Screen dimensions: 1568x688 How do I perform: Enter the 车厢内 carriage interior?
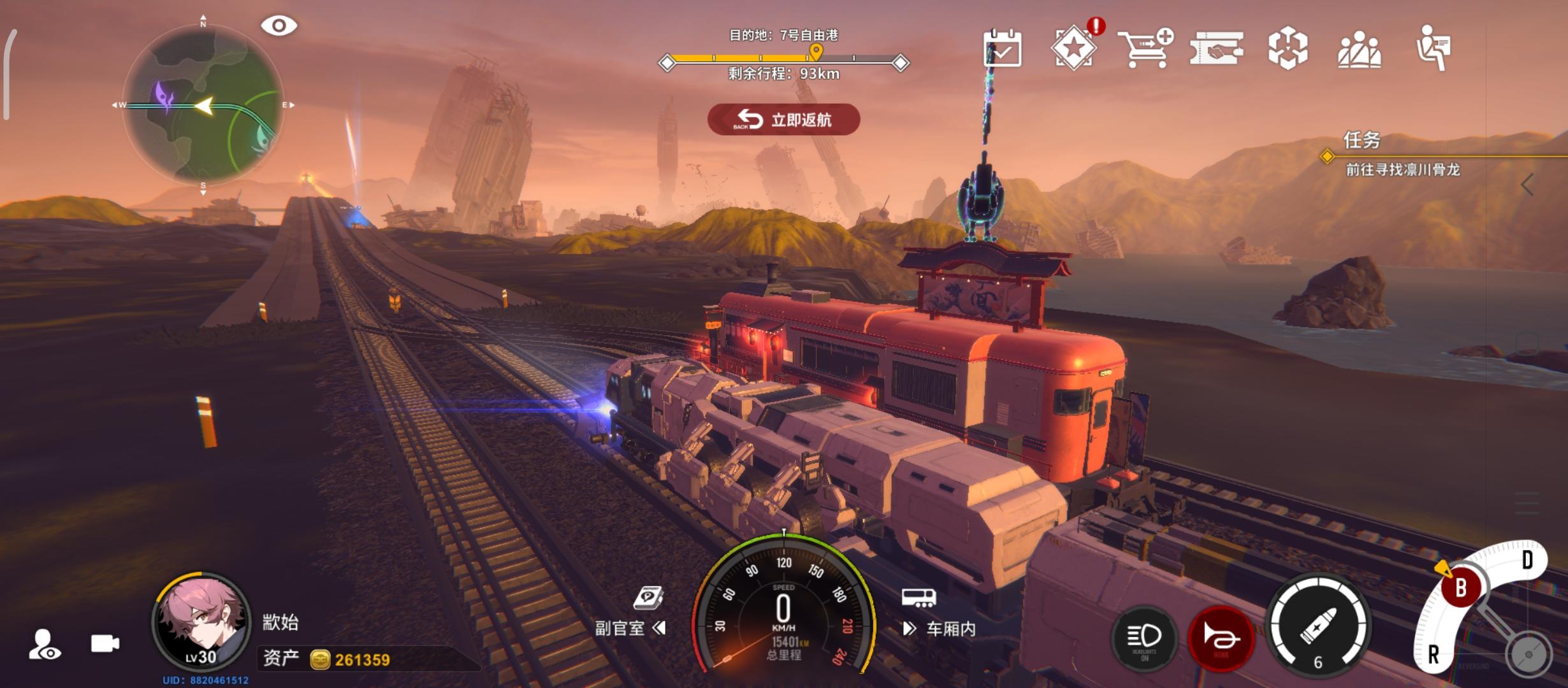[x=940, y=628]
